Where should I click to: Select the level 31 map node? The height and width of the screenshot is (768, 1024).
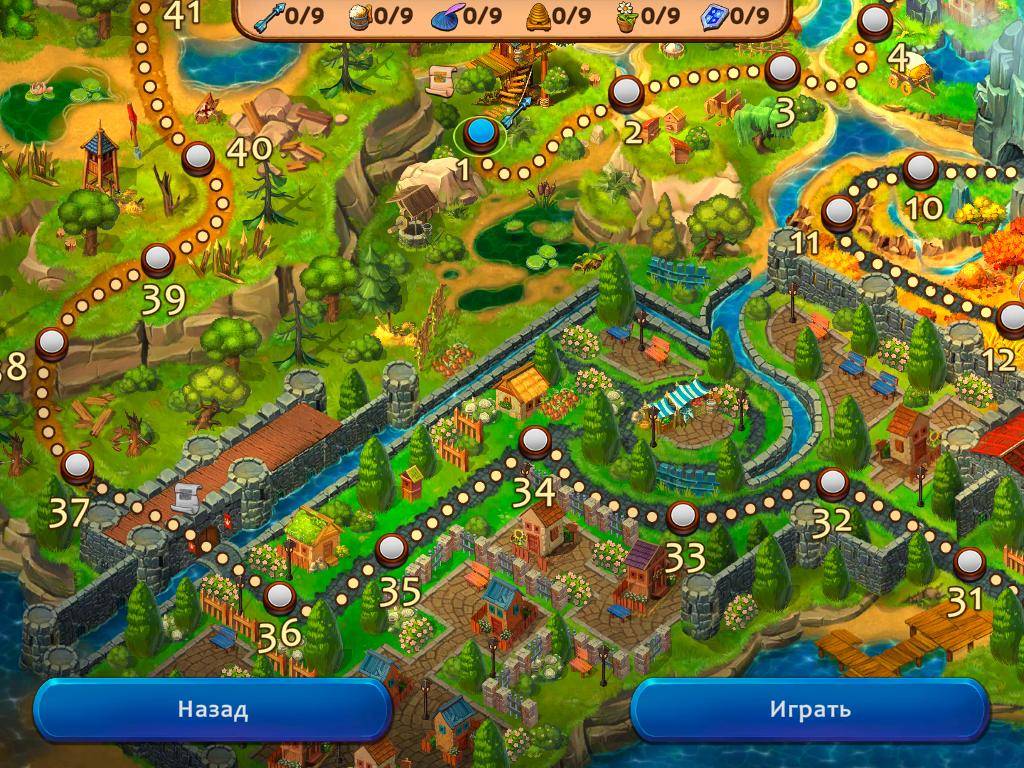point(967,563)
